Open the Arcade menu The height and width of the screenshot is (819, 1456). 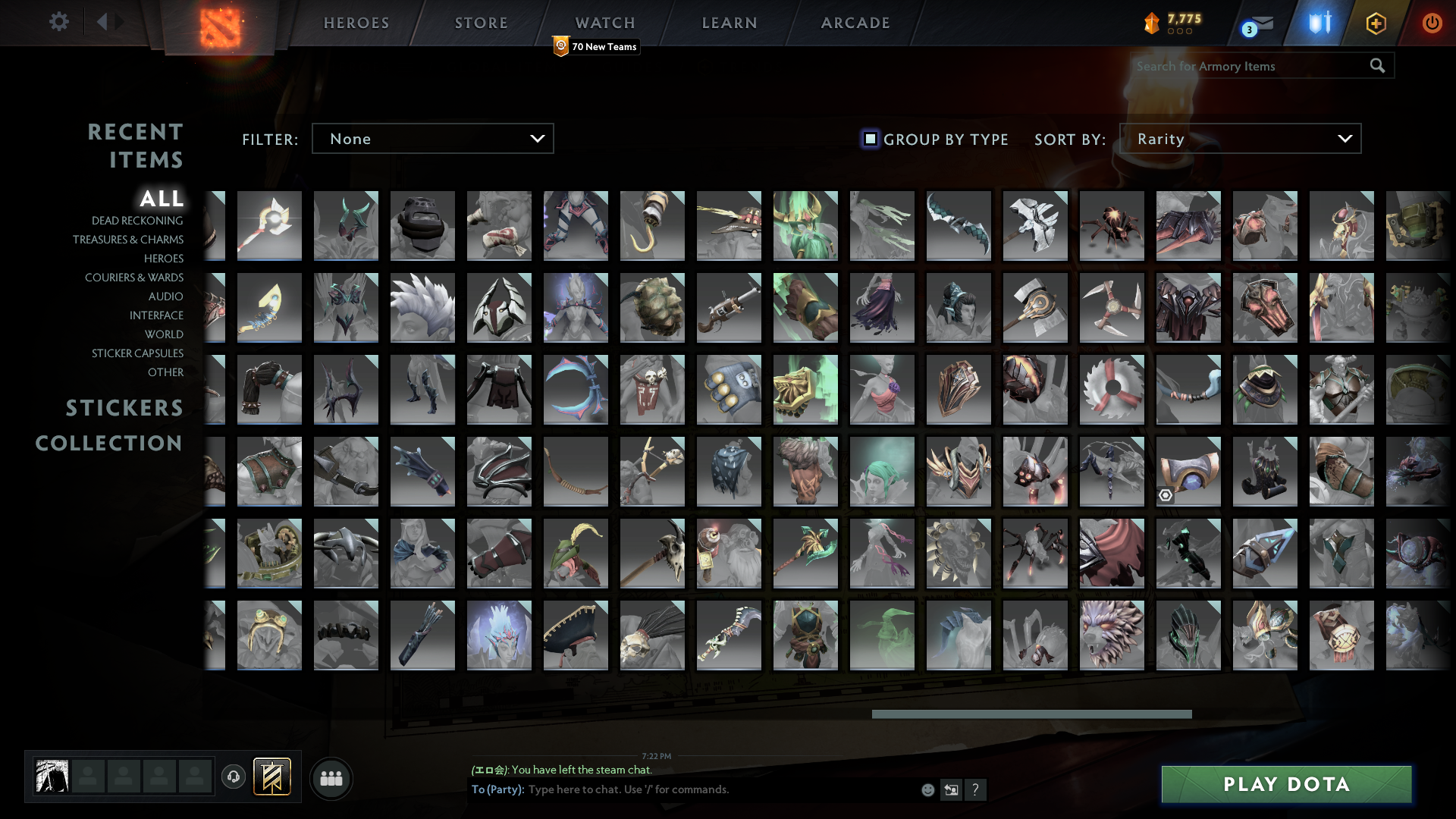point(855,23)
